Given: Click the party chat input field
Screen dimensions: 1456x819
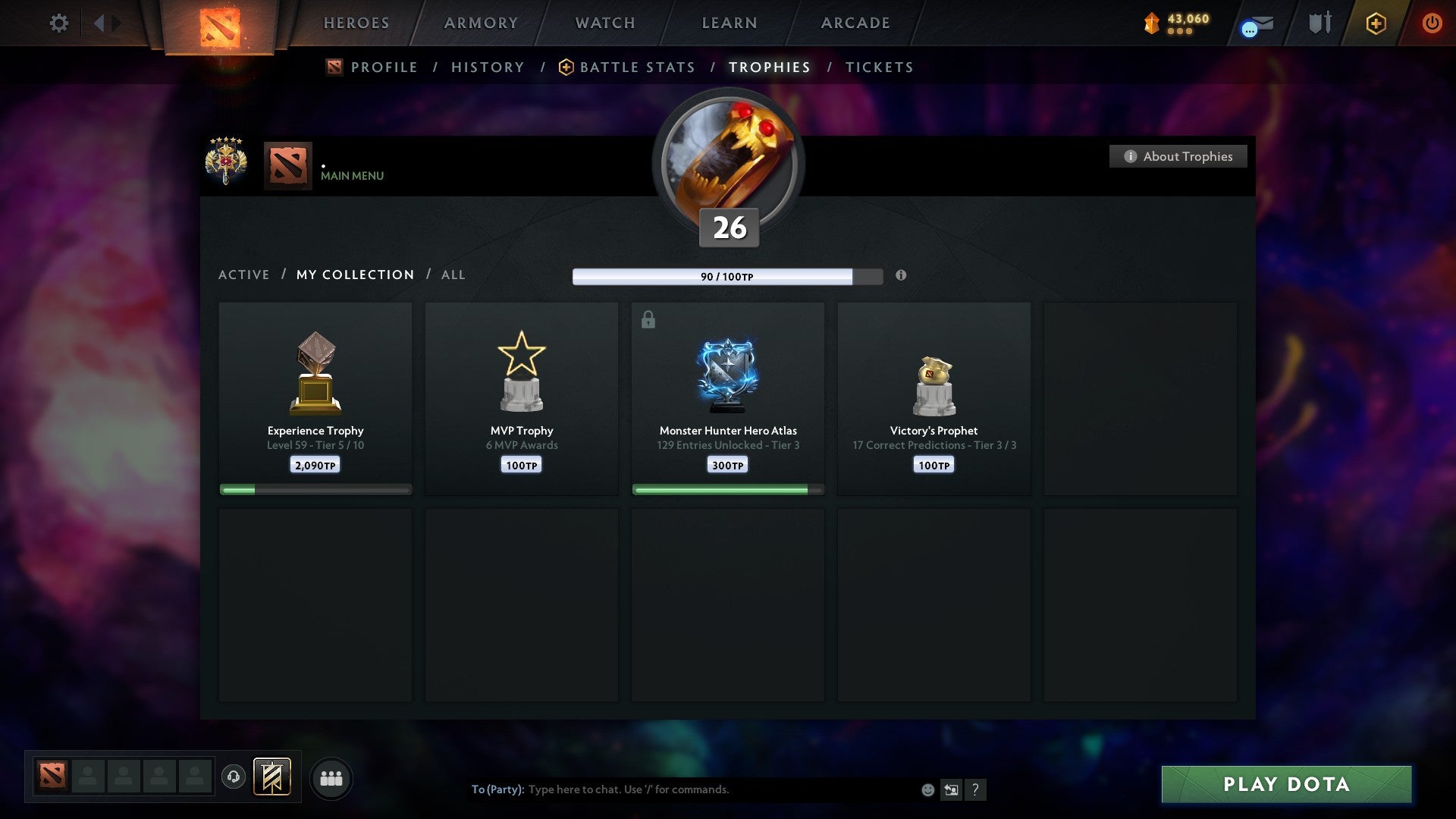Looking at the screenshot, I should click(x=682, y=789).
